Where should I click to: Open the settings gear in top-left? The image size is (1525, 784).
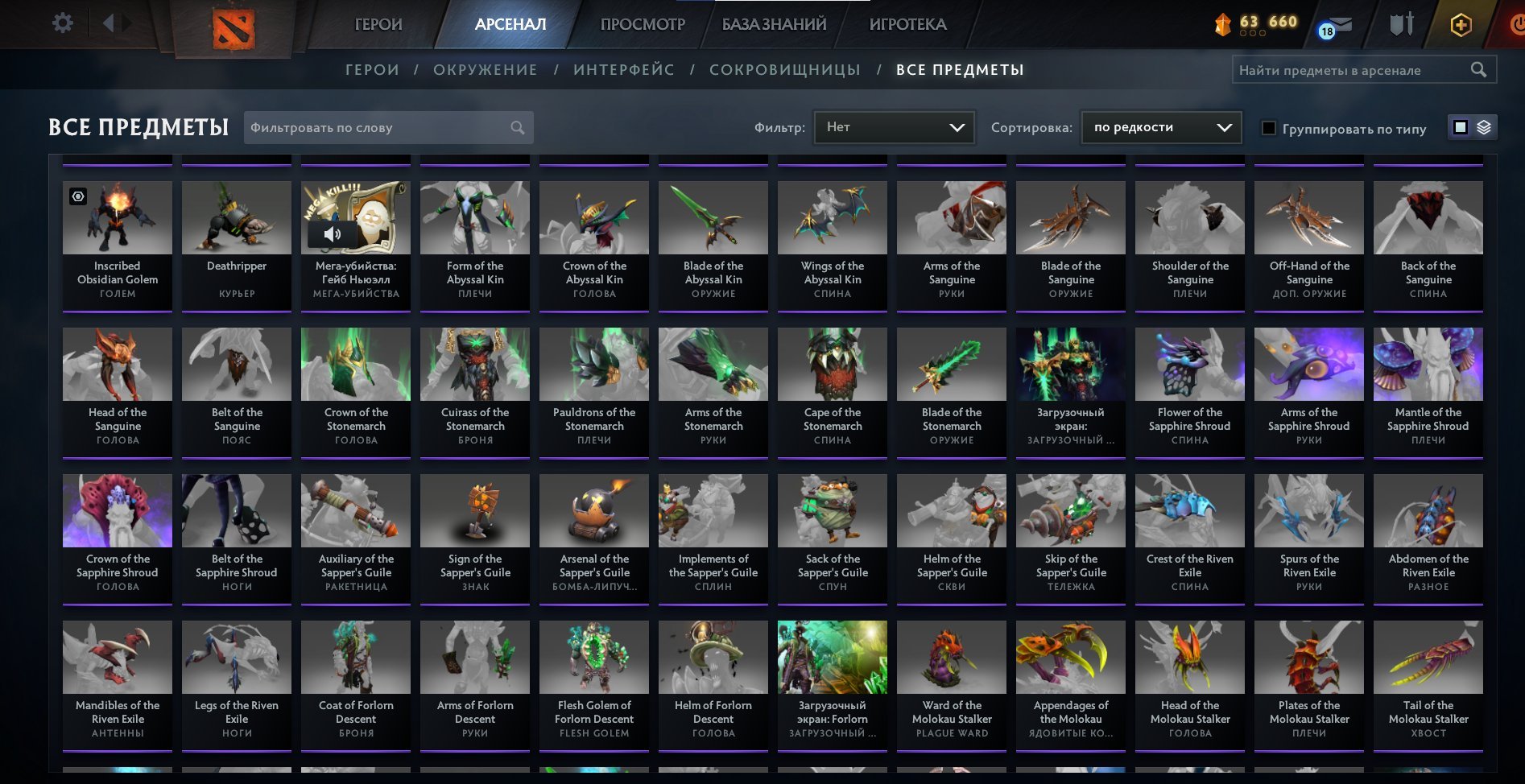tap(62, 23)
